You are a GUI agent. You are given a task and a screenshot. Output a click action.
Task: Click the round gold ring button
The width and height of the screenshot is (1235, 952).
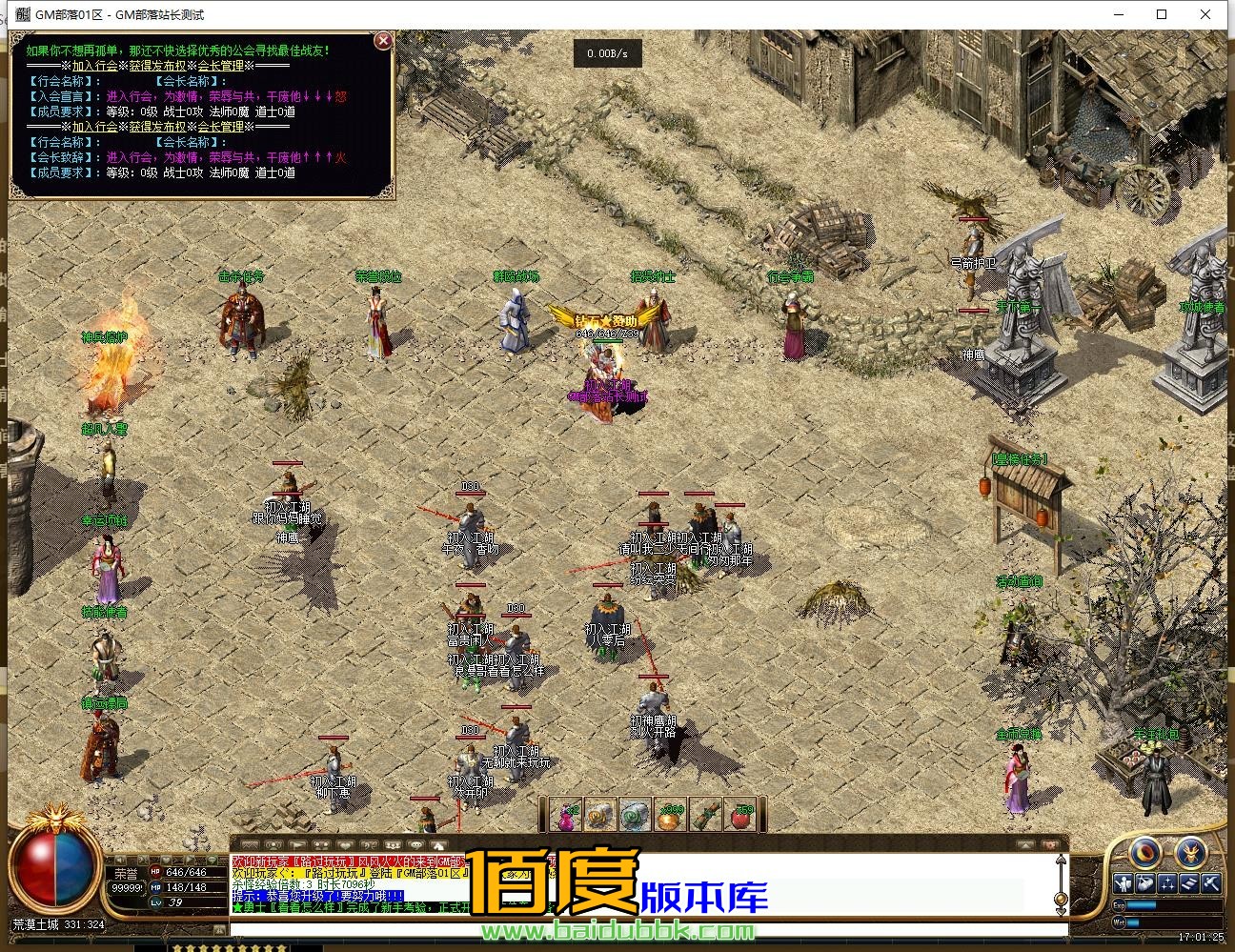pos(1145,852)
